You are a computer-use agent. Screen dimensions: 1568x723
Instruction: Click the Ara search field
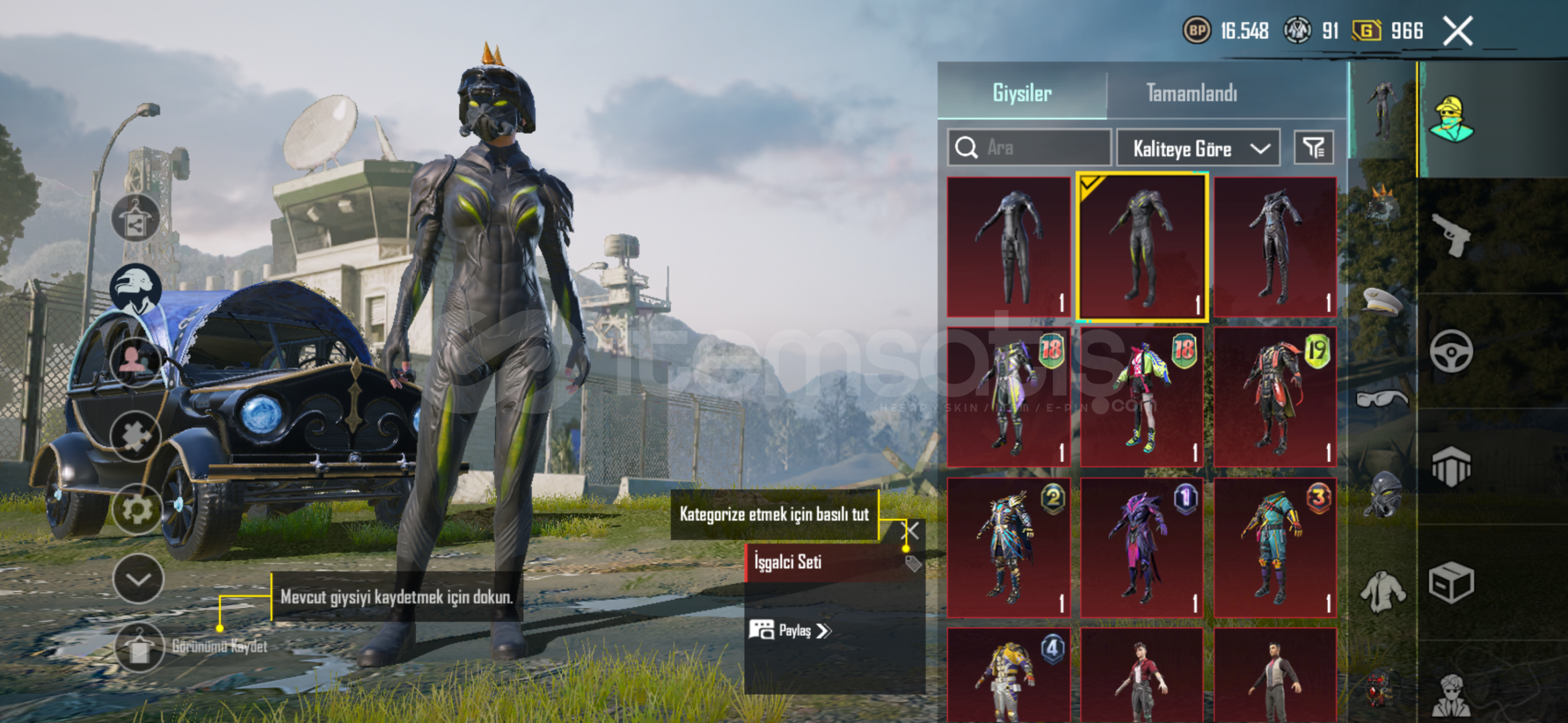[1030, 147]
